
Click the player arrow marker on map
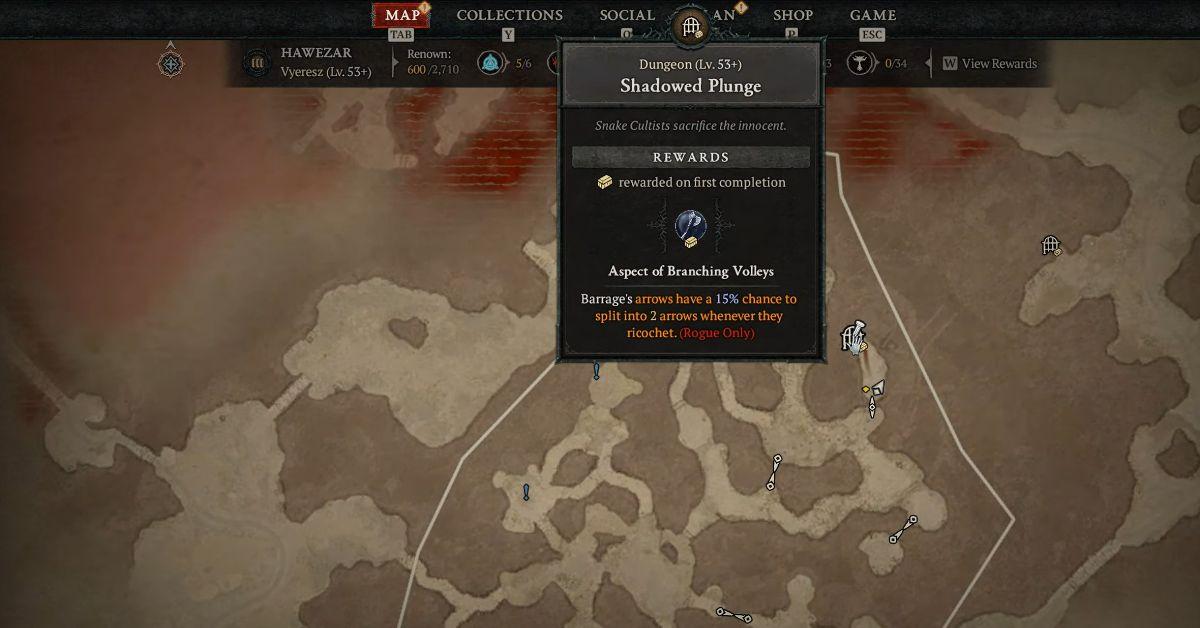(x=877, y=389)
